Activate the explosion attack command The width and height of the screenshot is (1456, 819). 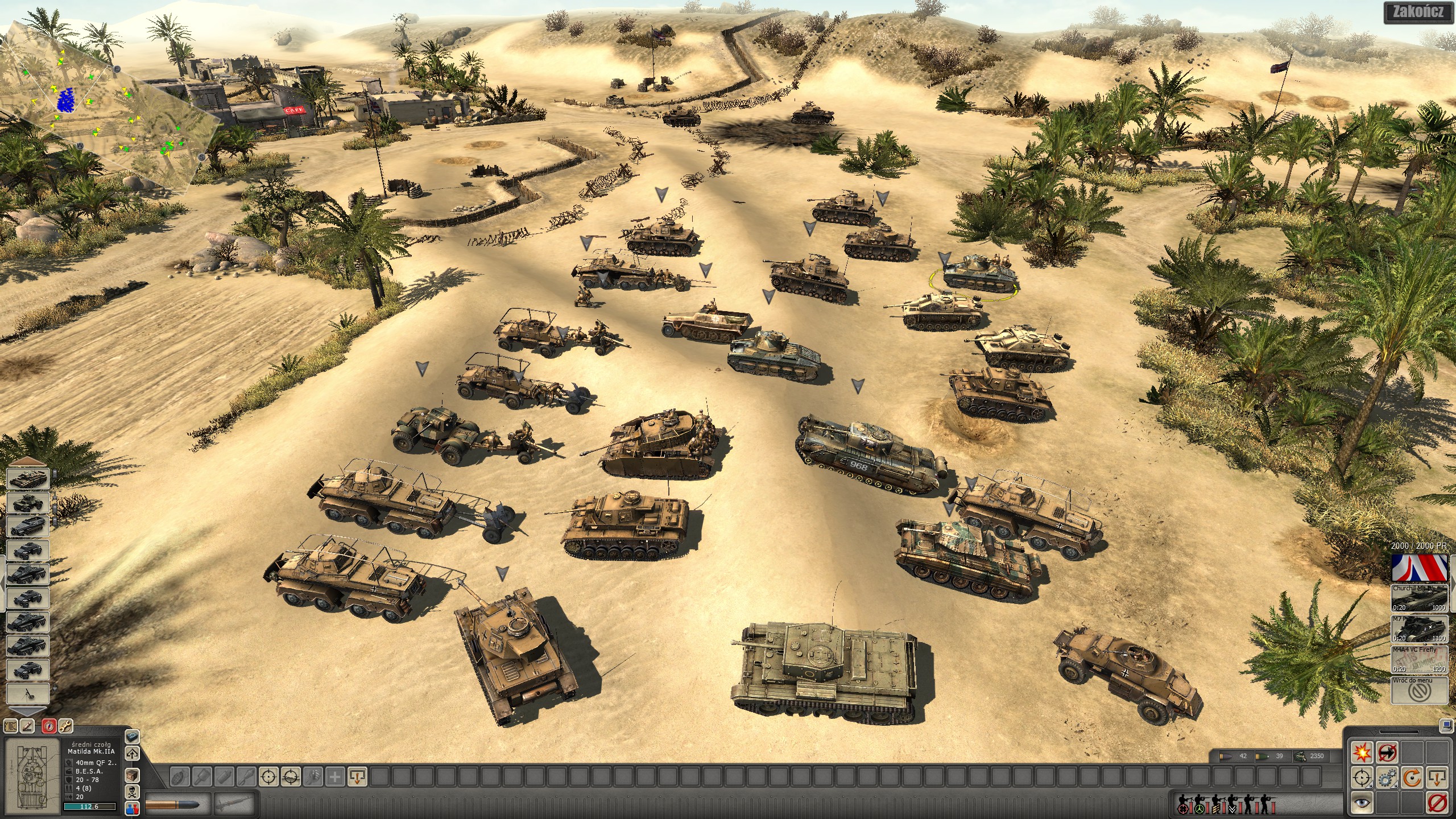point(1362,752)
